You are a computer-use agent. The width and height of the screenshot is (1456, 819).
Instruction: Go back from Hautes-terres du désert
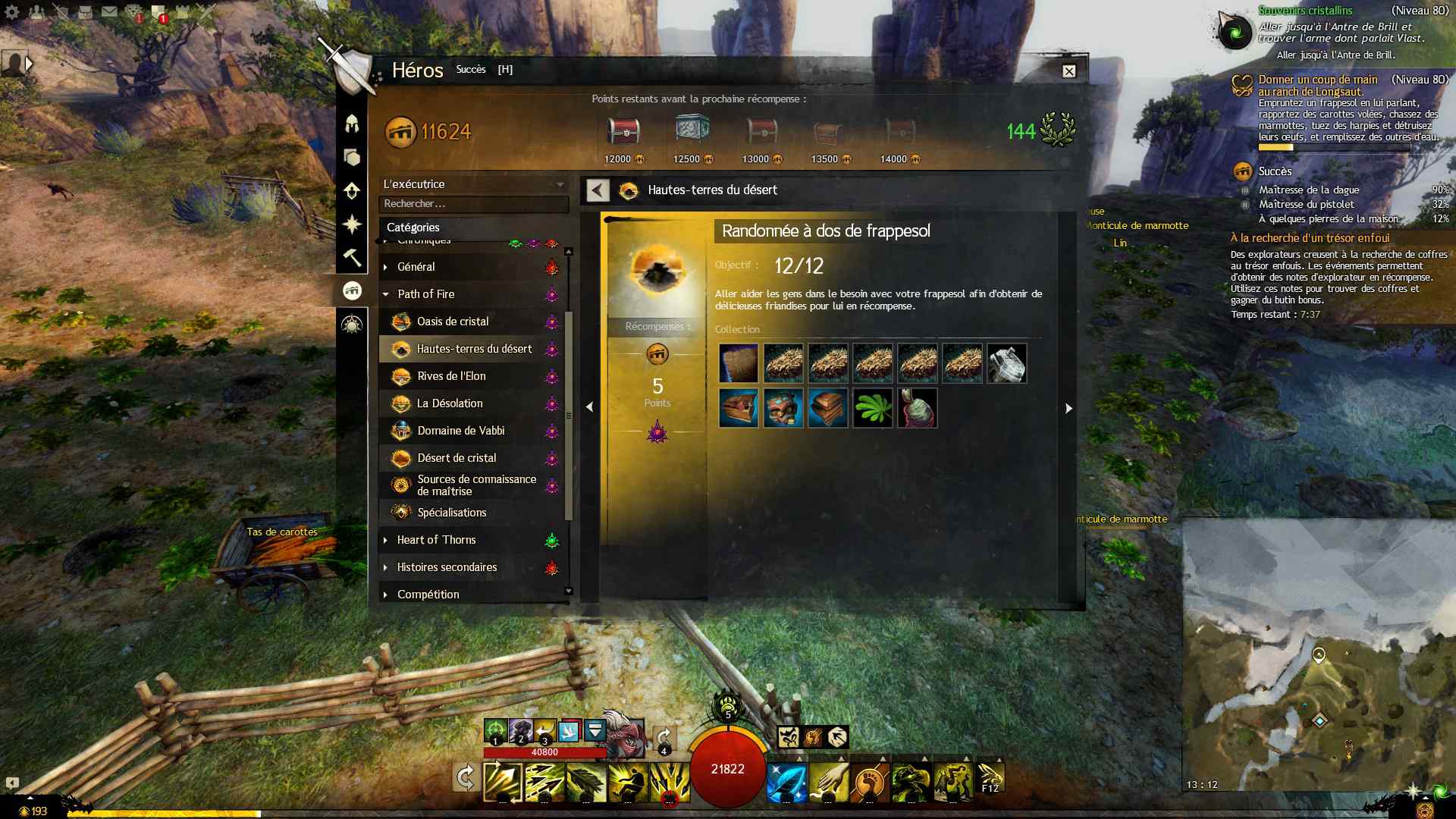[598, 190]
